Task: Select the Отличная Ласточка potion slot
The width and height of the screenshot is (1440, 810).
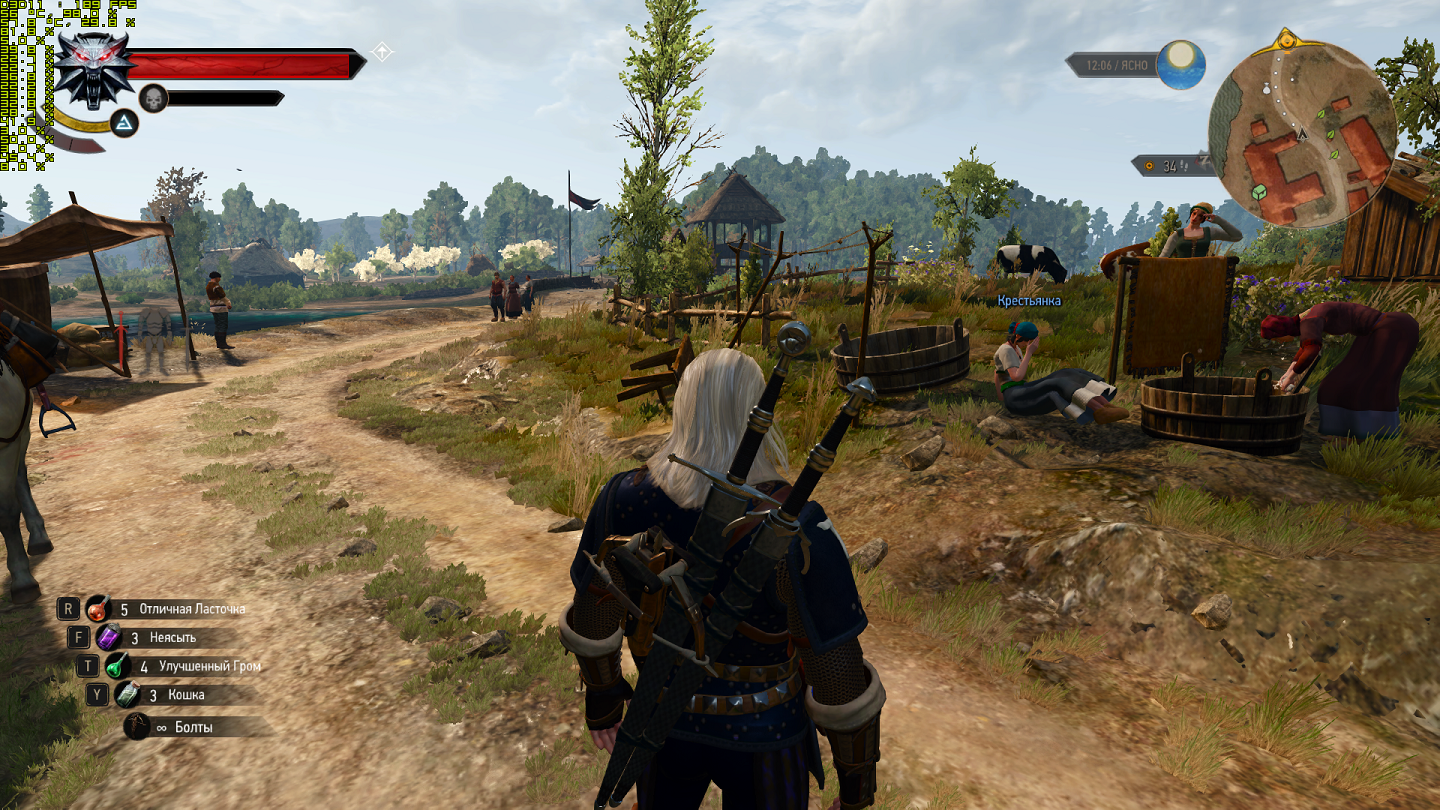Action: point(98,608)
